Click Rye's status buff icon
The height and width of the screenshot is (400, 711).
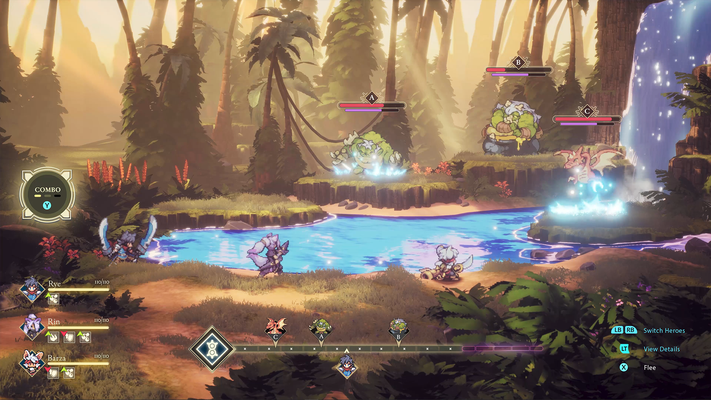(54, 299)
